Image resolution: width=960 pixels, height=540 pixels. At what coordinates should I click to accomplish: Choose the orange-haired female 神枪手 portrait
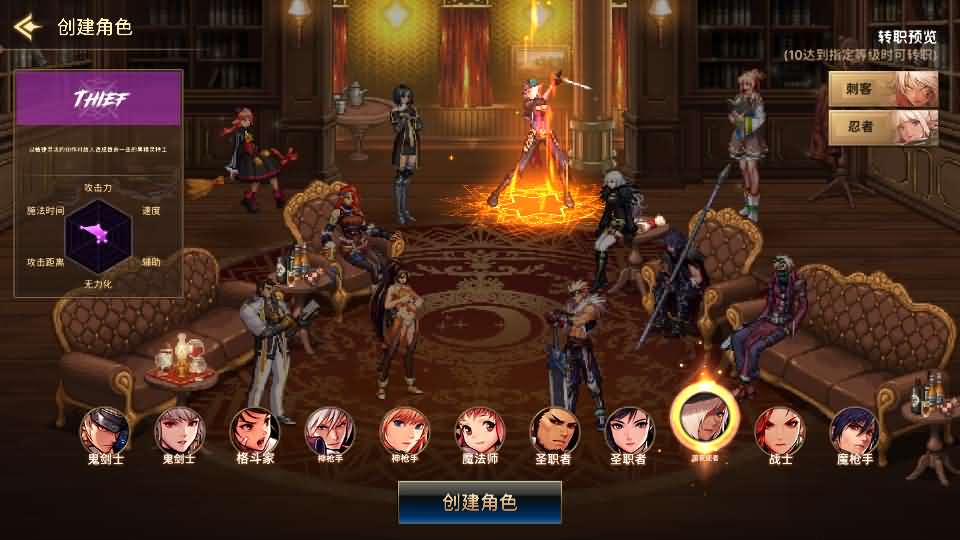click(x=404, y=431)
